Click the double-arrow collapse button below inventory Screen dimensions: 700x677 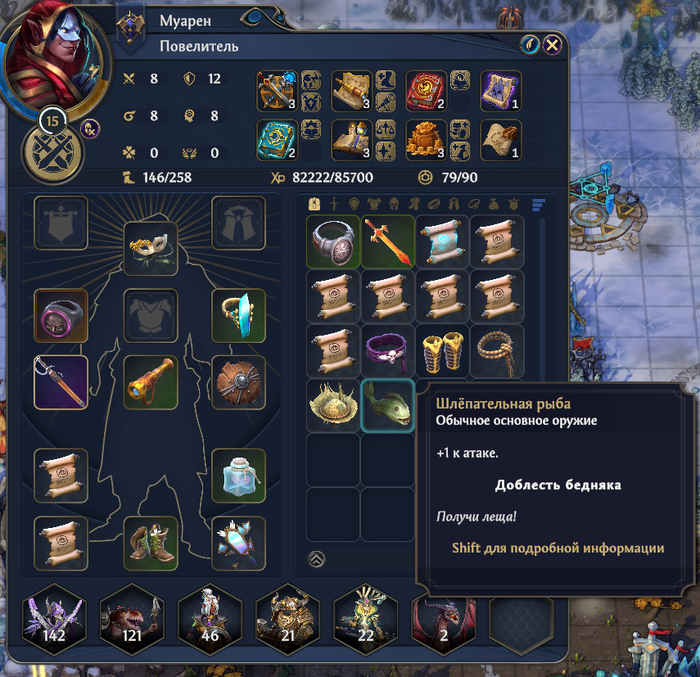click(x=316, y=558)
